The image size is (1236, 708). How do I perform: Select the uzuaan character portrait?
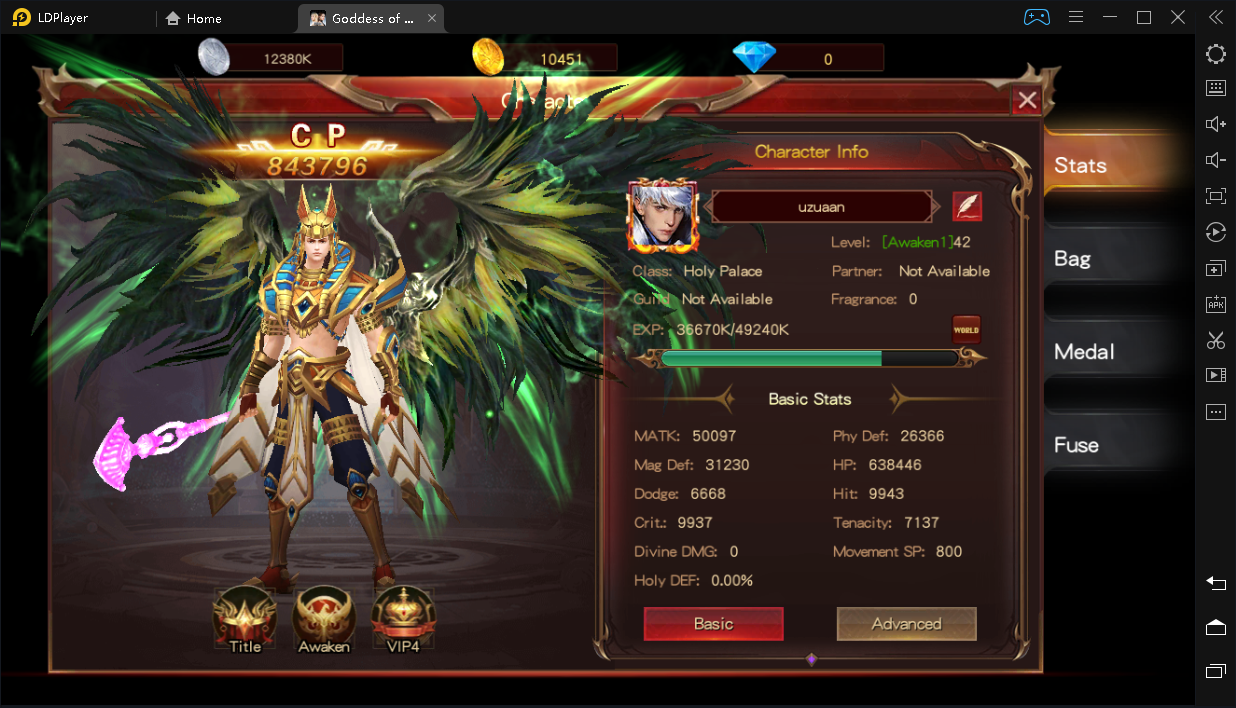[662, 216]
